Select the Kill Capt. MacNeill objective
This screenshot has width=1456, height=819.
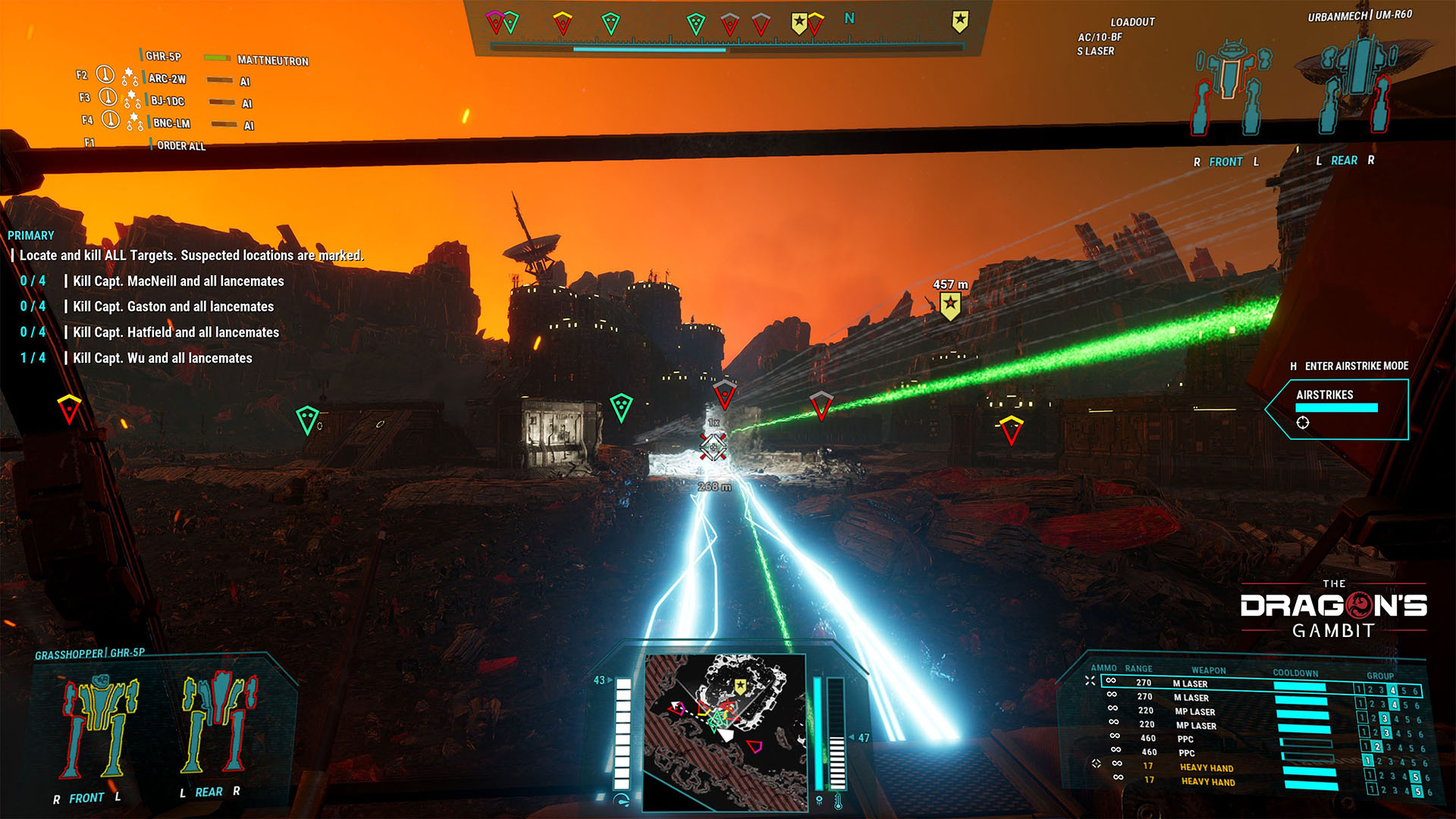point(178,281)
